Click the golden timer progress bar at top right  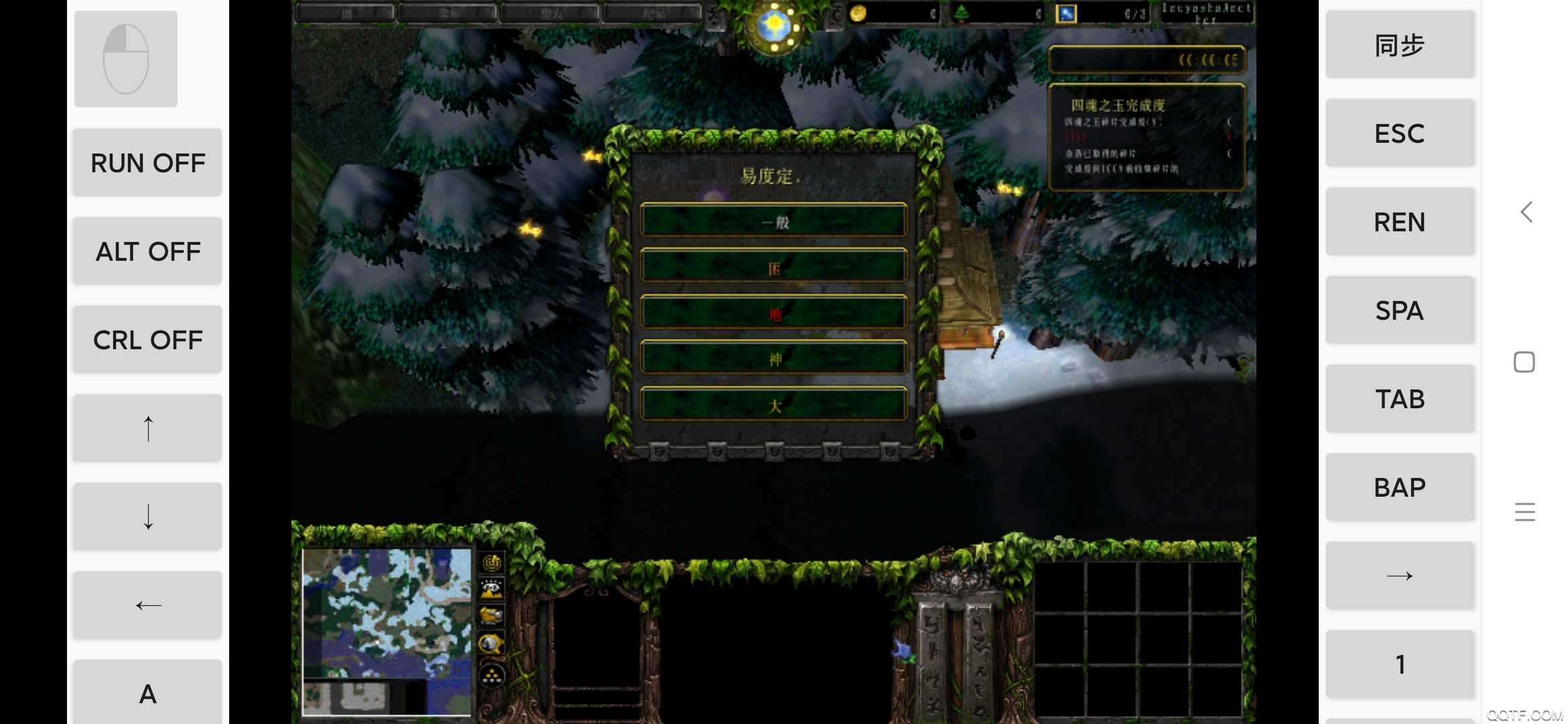click(x=1148, y=60)
